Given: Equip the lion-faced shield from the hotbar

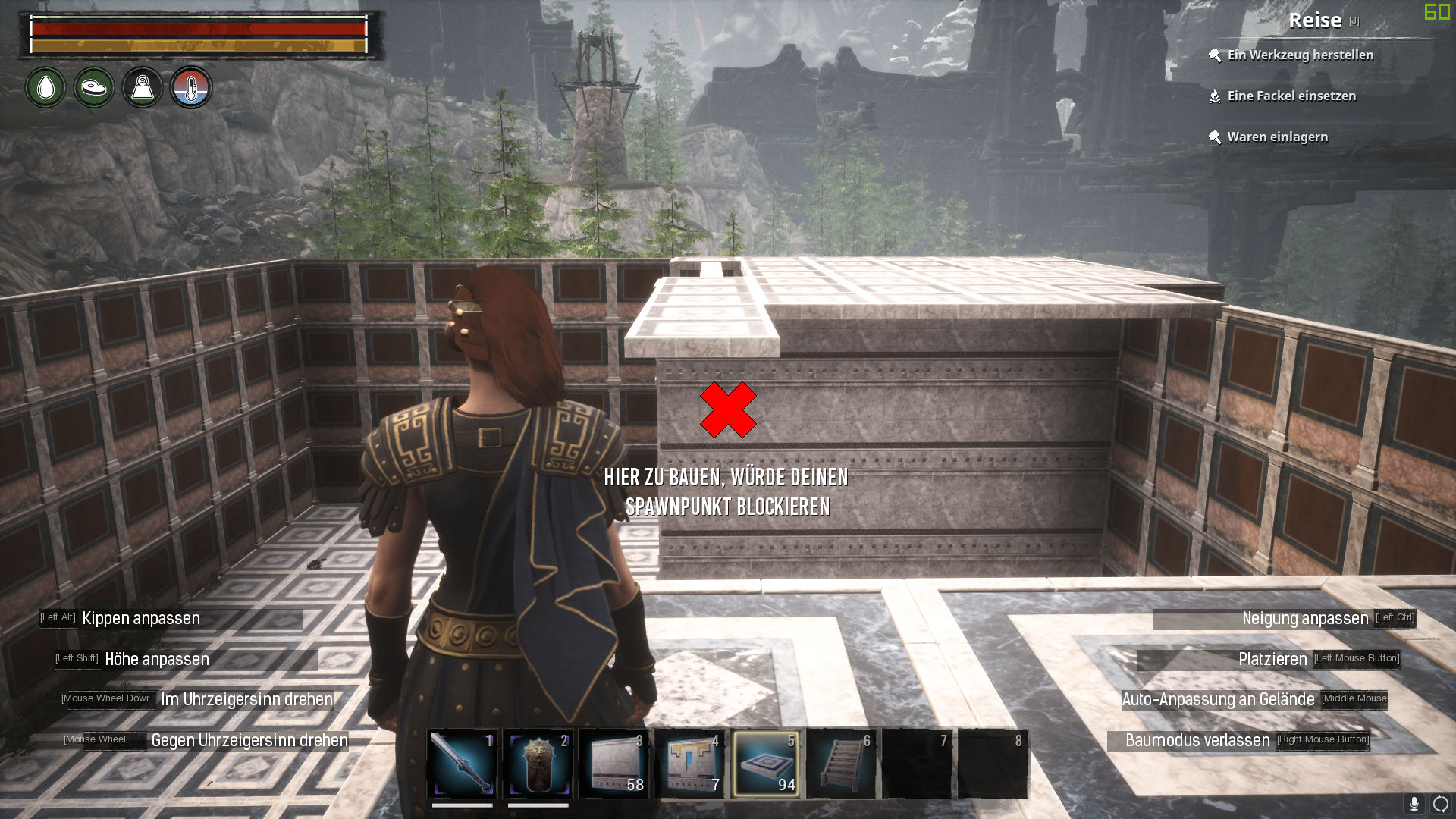Looking at the screenshot, I should click(x=538, y=764).
